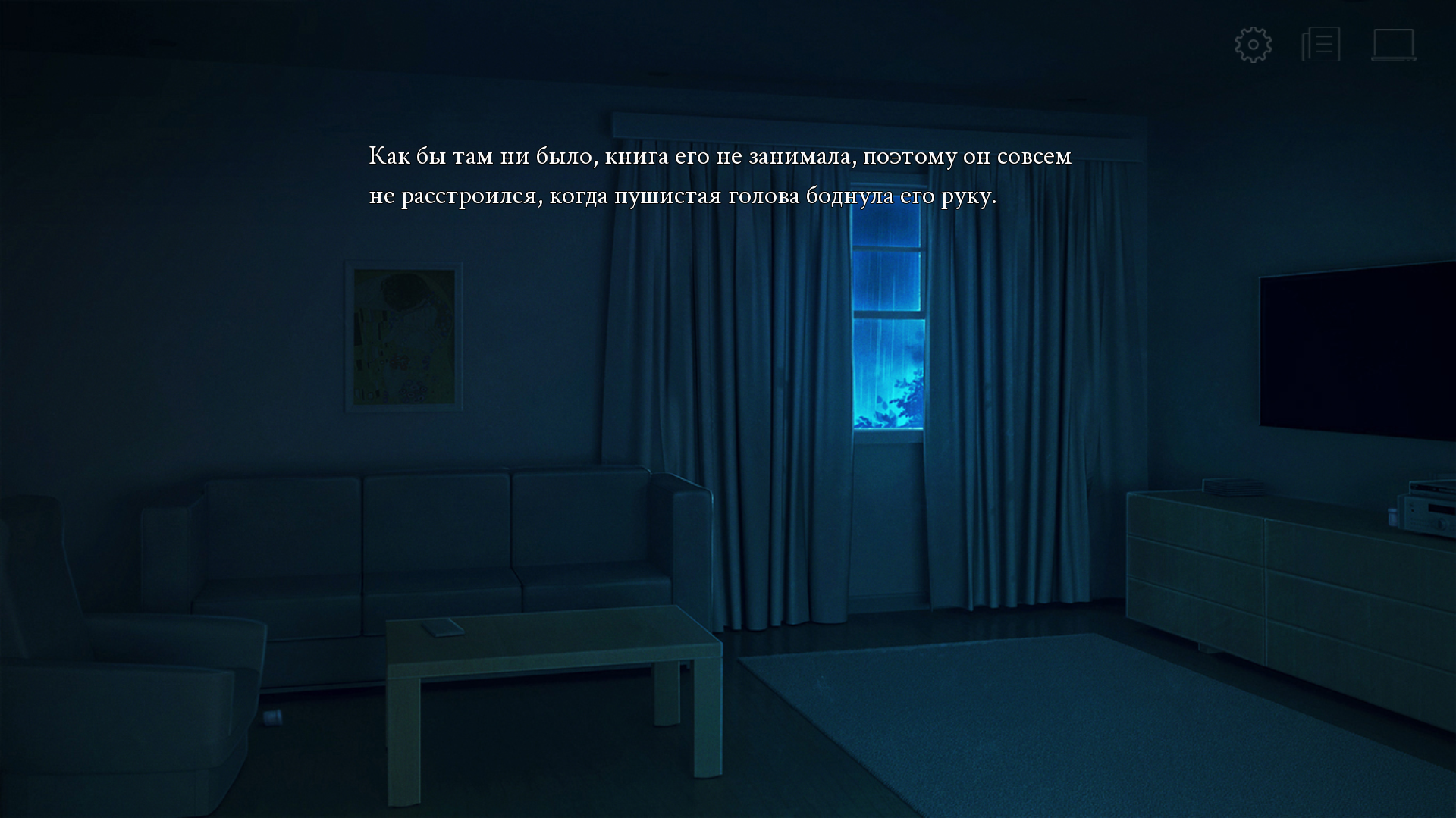
Task: Show the text log document icon
Action: (1321, 45)
